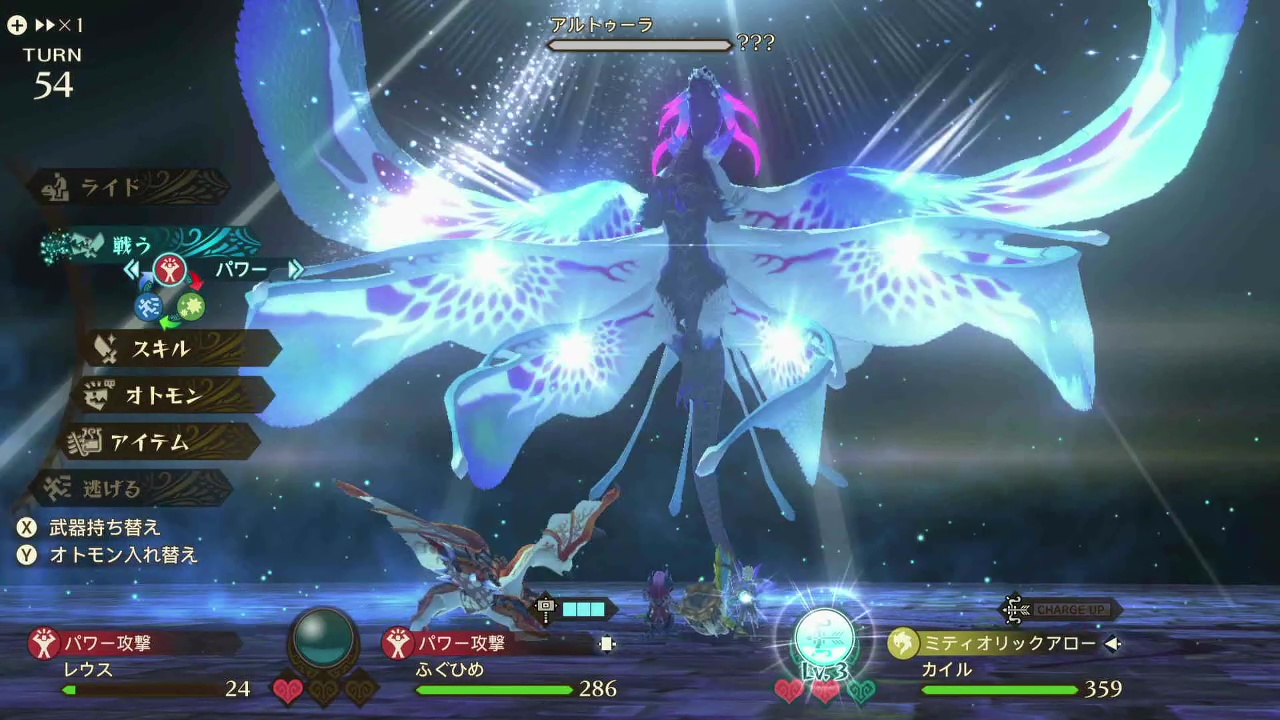Viewport: 1280px width, 720px height.
Task: Target the enemy name アルトゥーラ
Action: coord(601,25)
